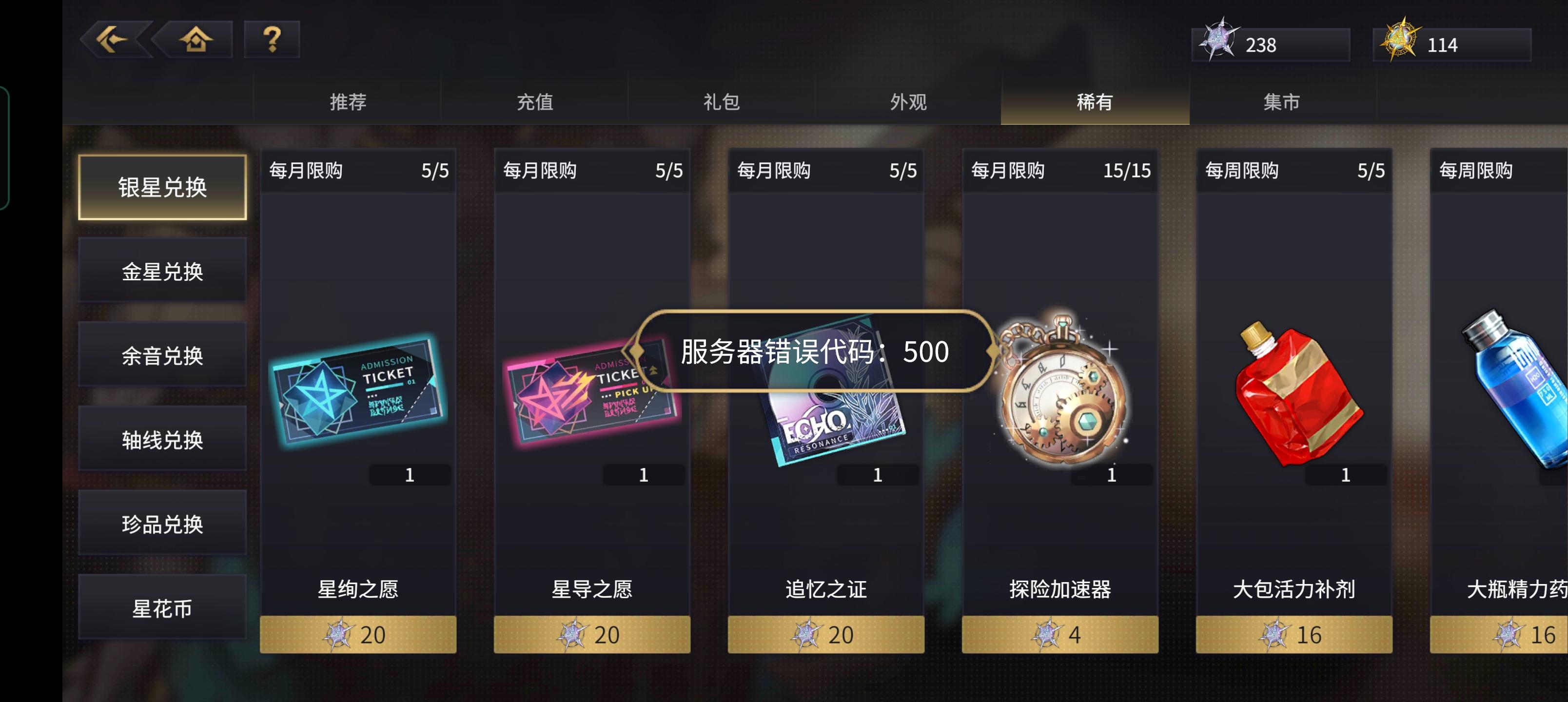Open the 星花币 exchange list
This screenshot has width=1568, height=702.
click(162, 606)
